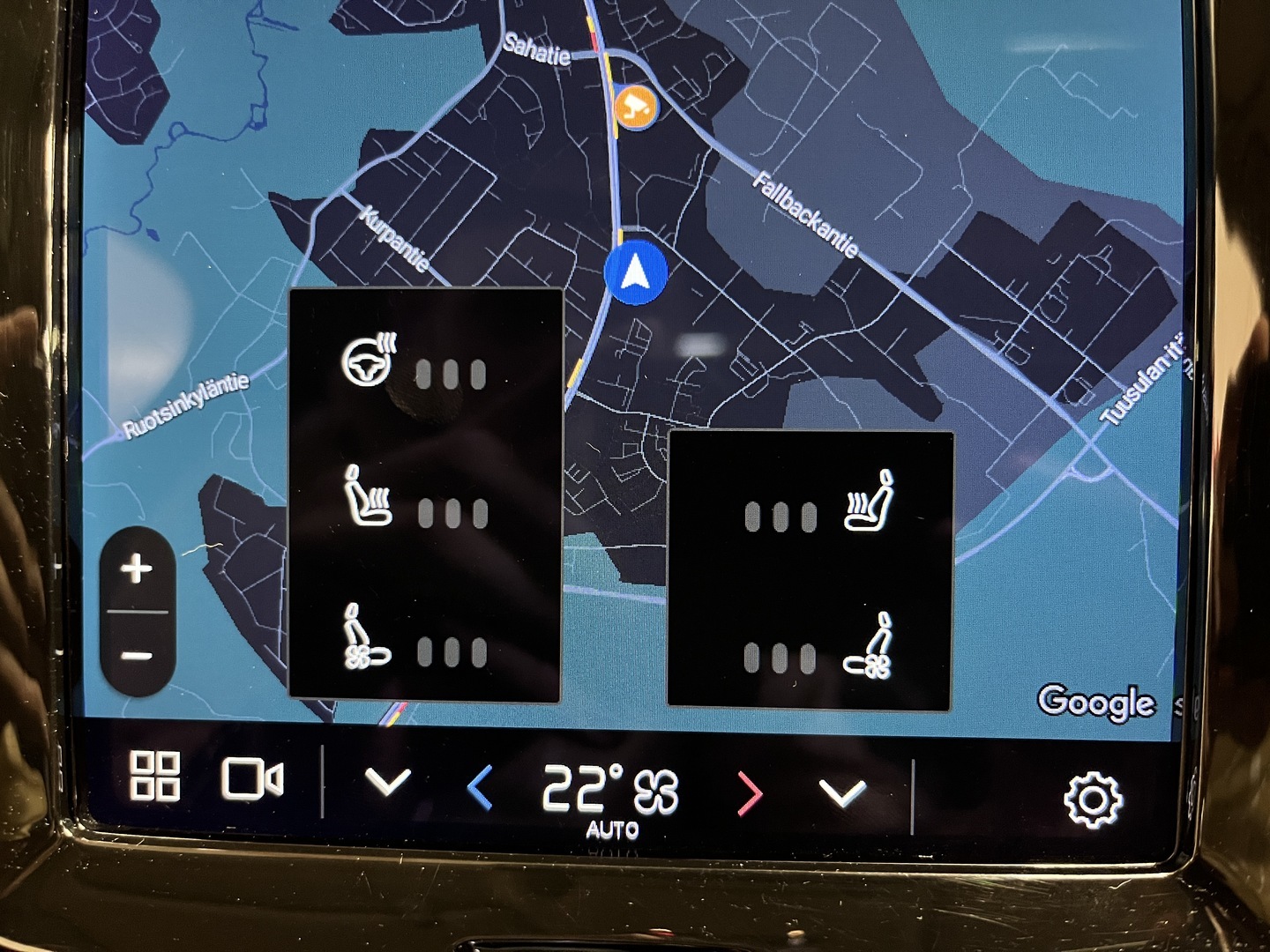Turn on the heated steering wheel
The height and width of the screenshot is (952, 1270).
tap(370, 361)
